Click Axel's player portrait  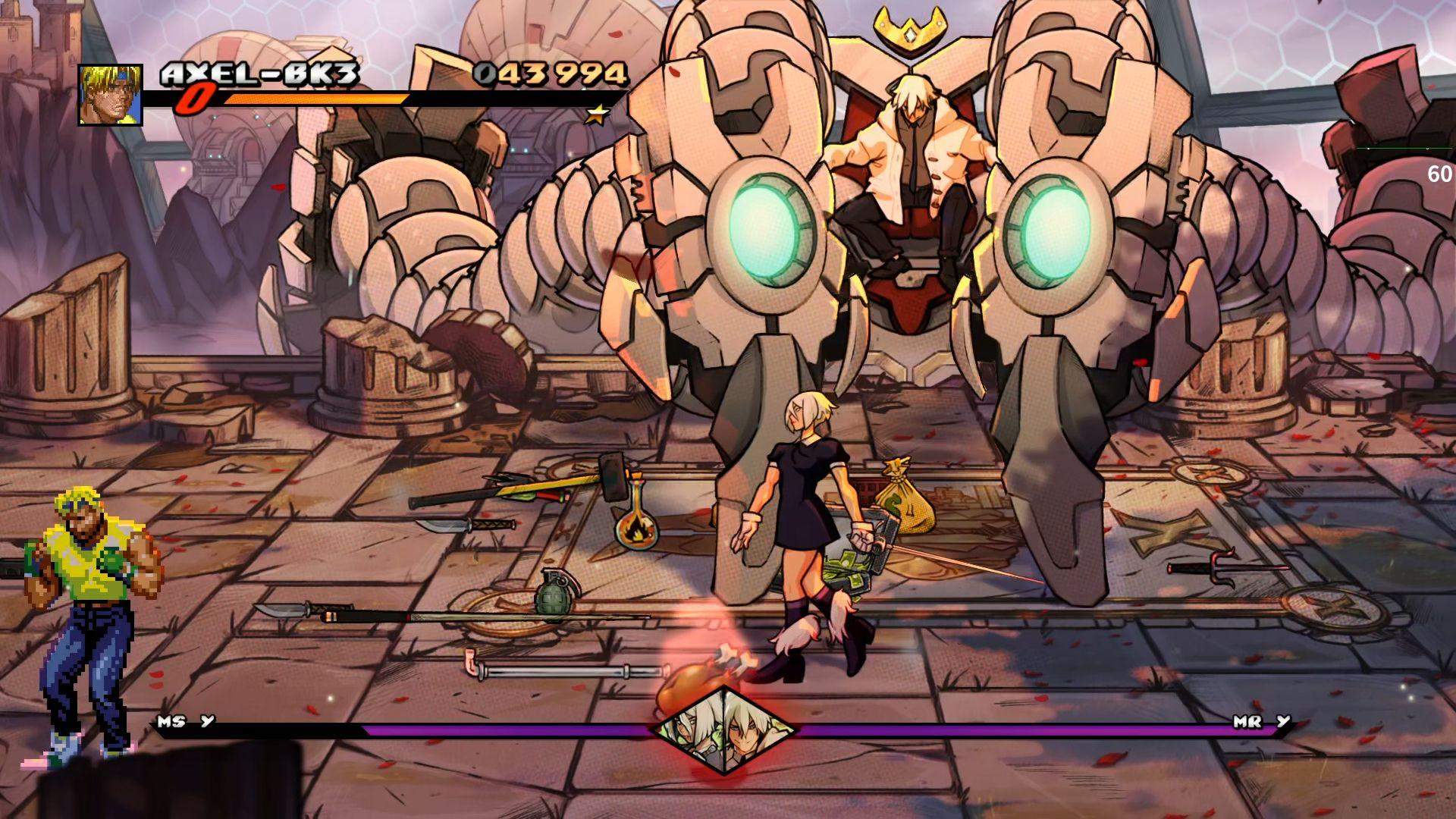pos(110,95)
